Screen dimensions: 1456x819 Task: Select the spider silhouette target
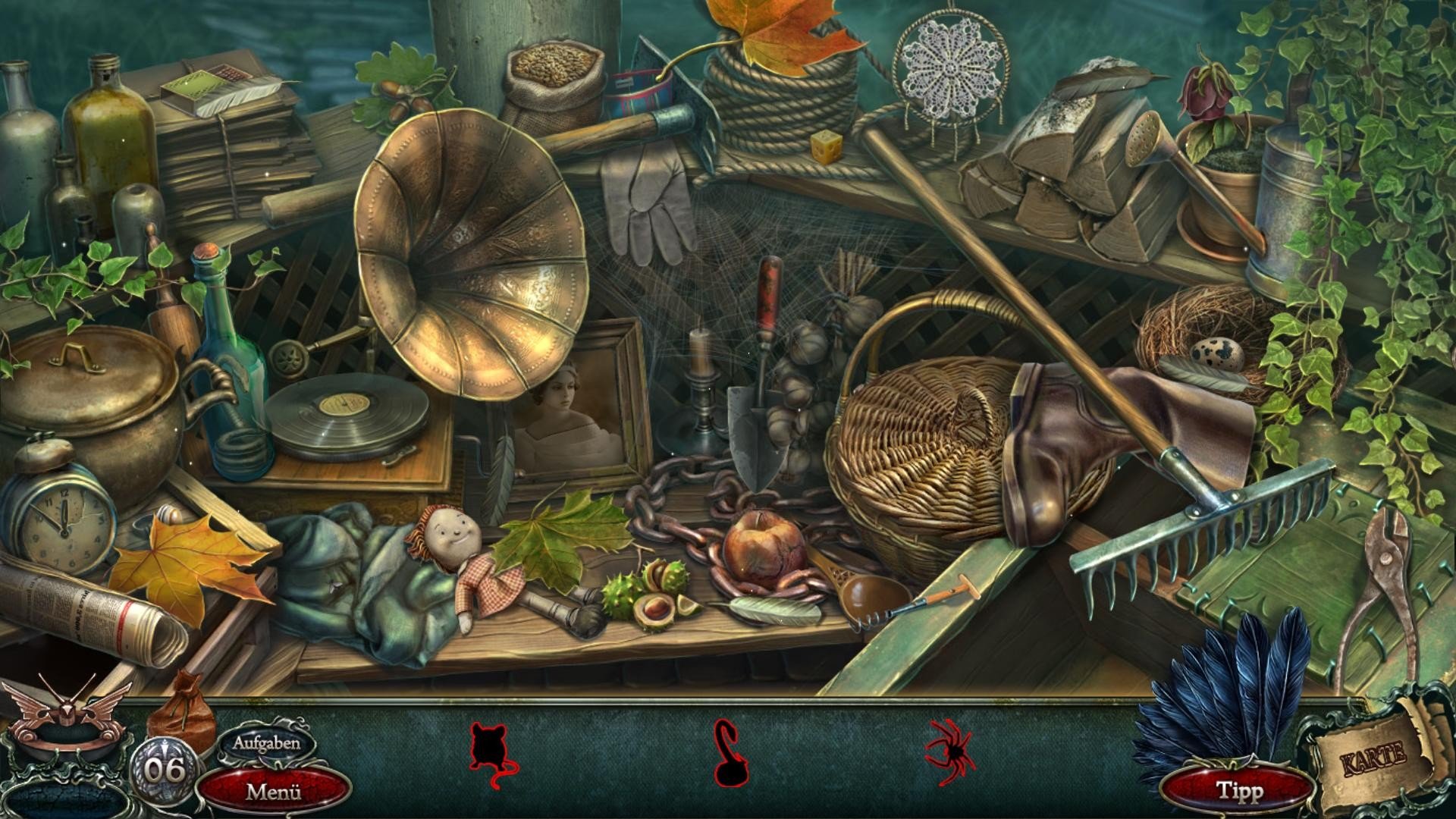[x=951, y=749]
